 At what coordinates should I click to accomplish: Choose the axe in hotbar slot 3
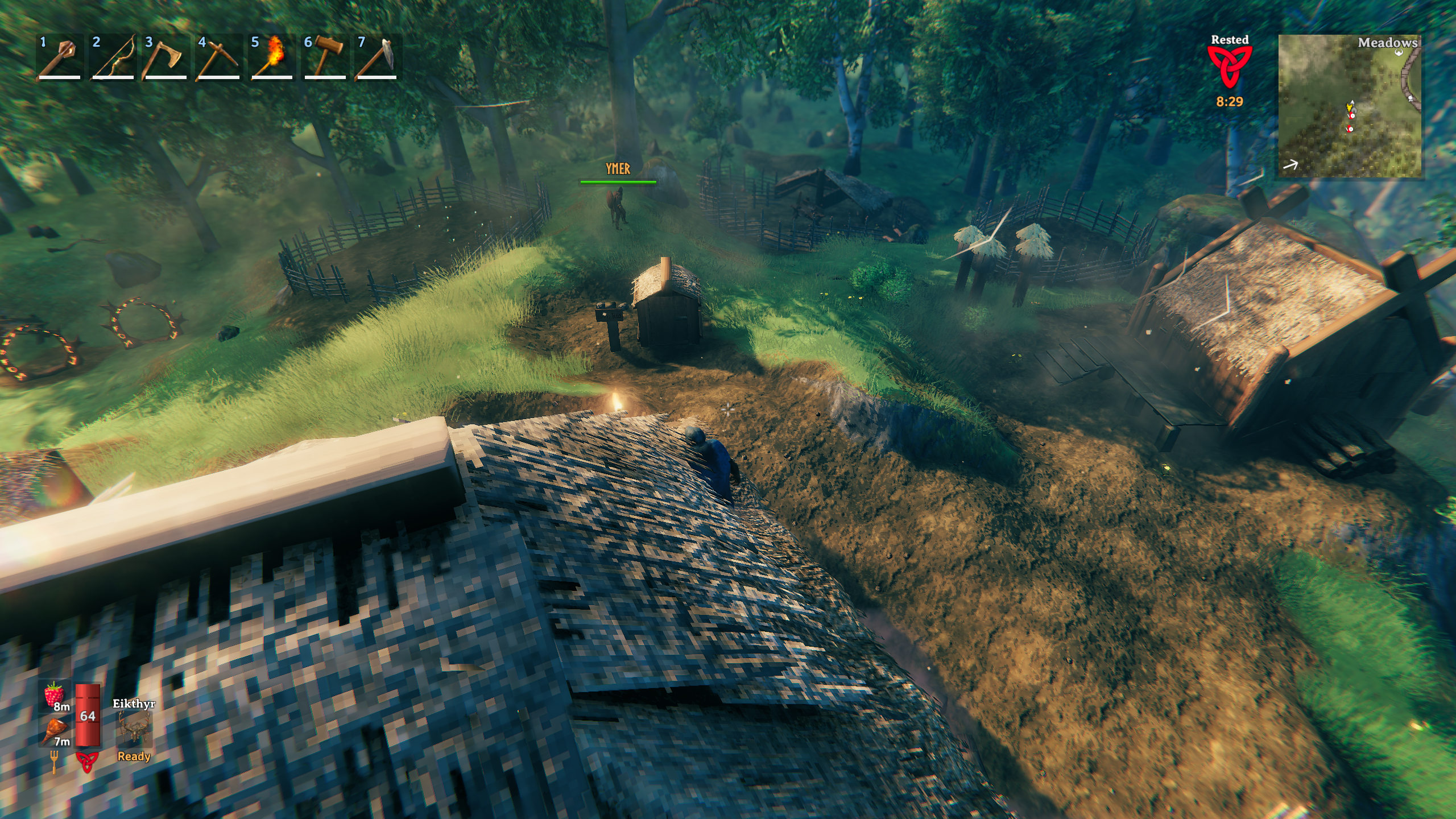point(166,57)
